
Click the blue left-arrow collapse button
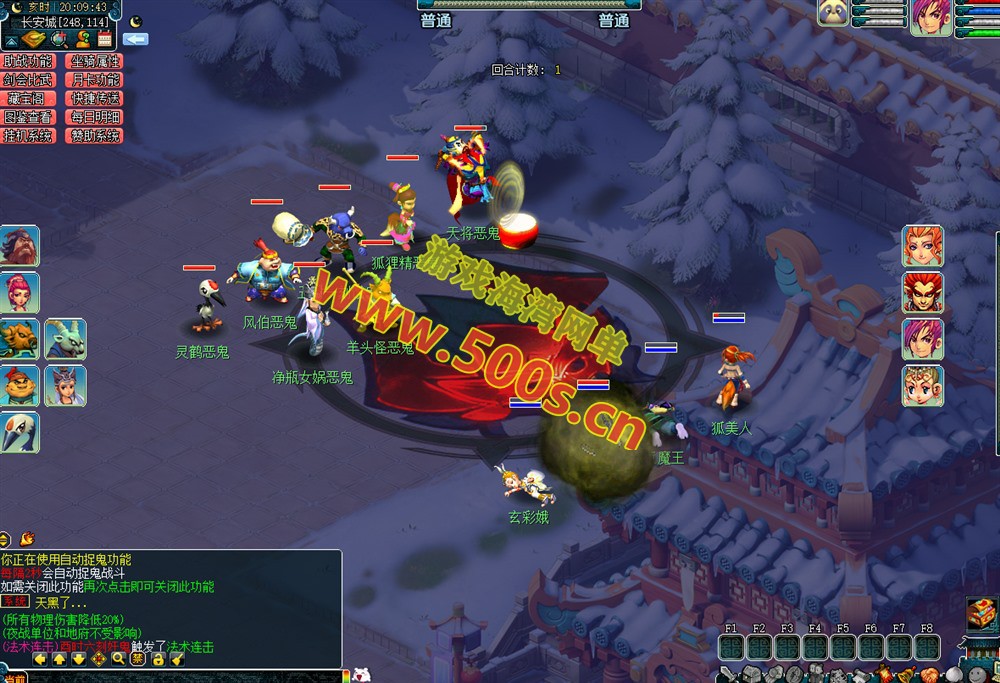click(135, 39)
